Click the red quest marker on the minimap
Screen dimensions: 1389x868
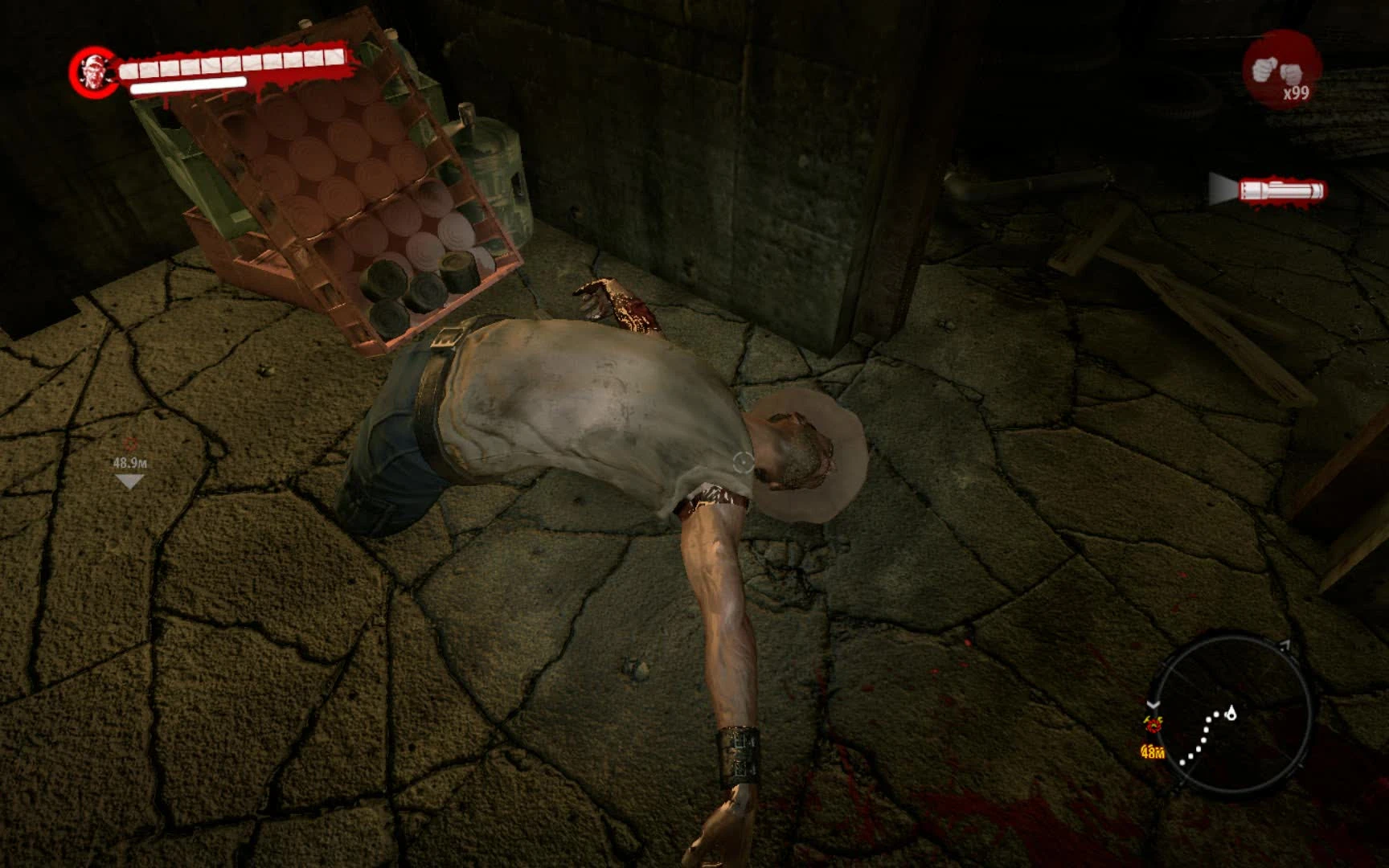coord(1153,726)
